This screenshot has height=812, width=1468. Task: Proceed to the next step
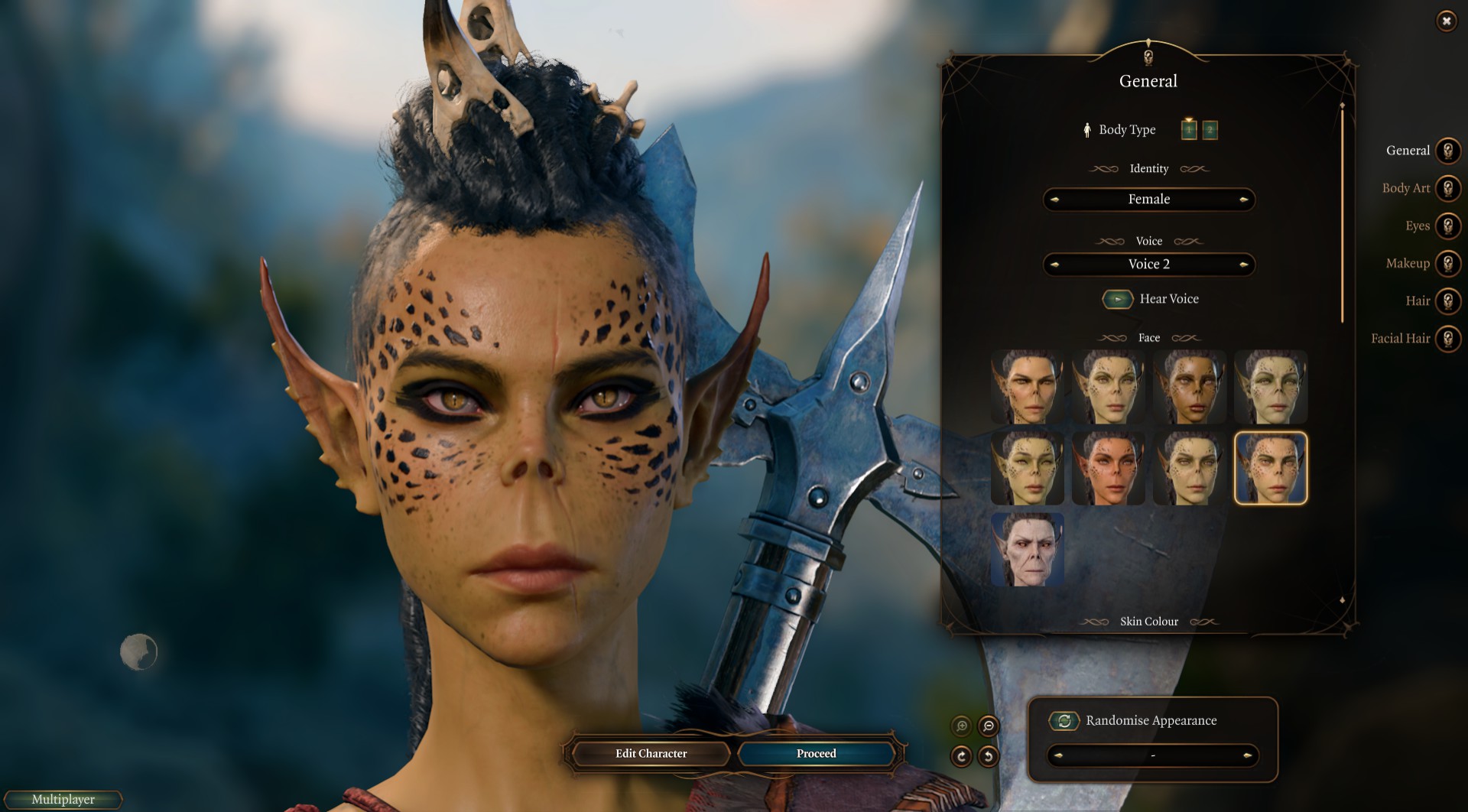(x=816, y=754)
